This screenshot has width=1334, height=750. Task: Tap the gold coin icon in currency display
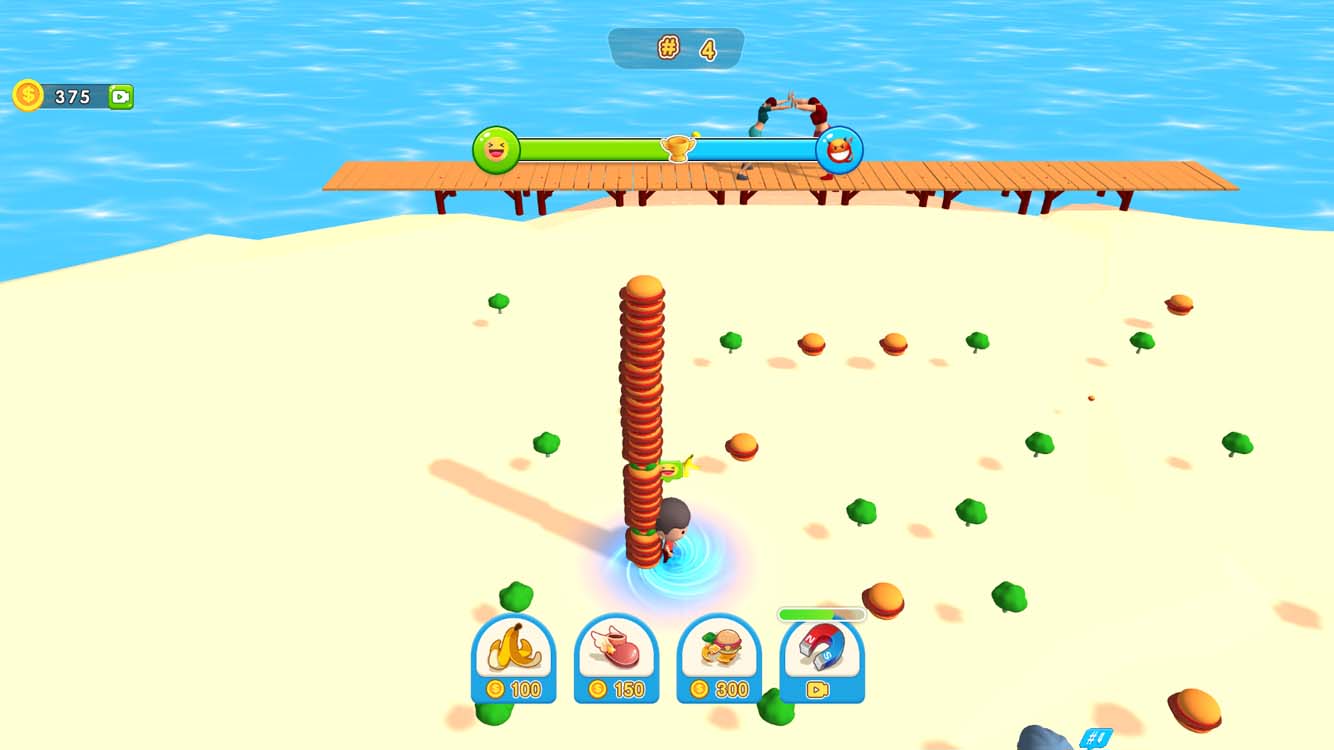point(27,95)
